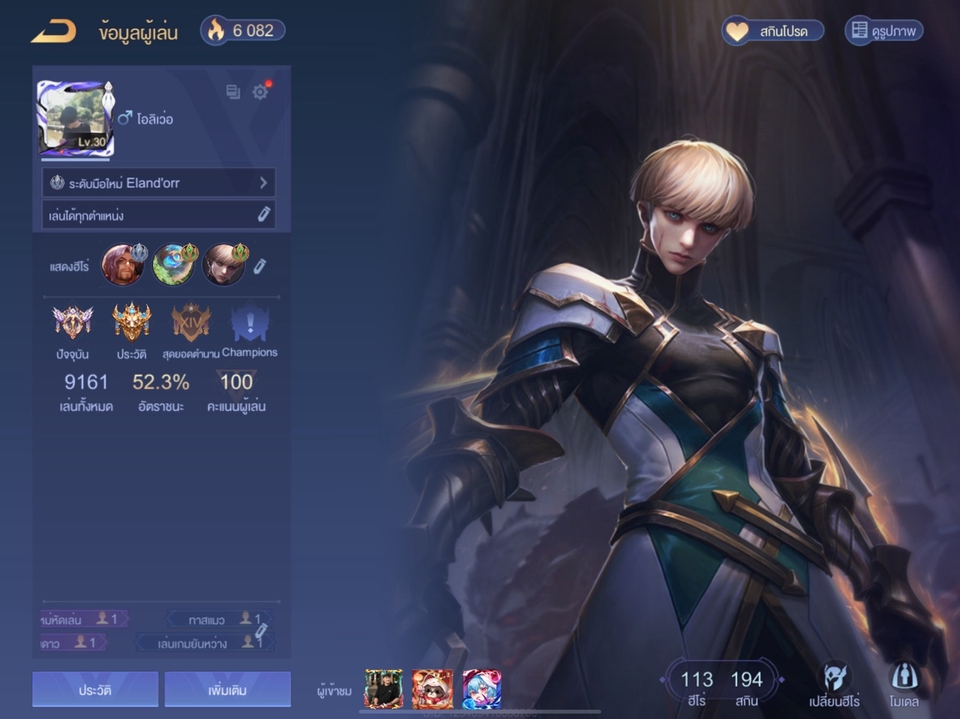Expand the Eland'orr rank level row
The width and height of the screenshot is (960, 719).
point(160,183)
